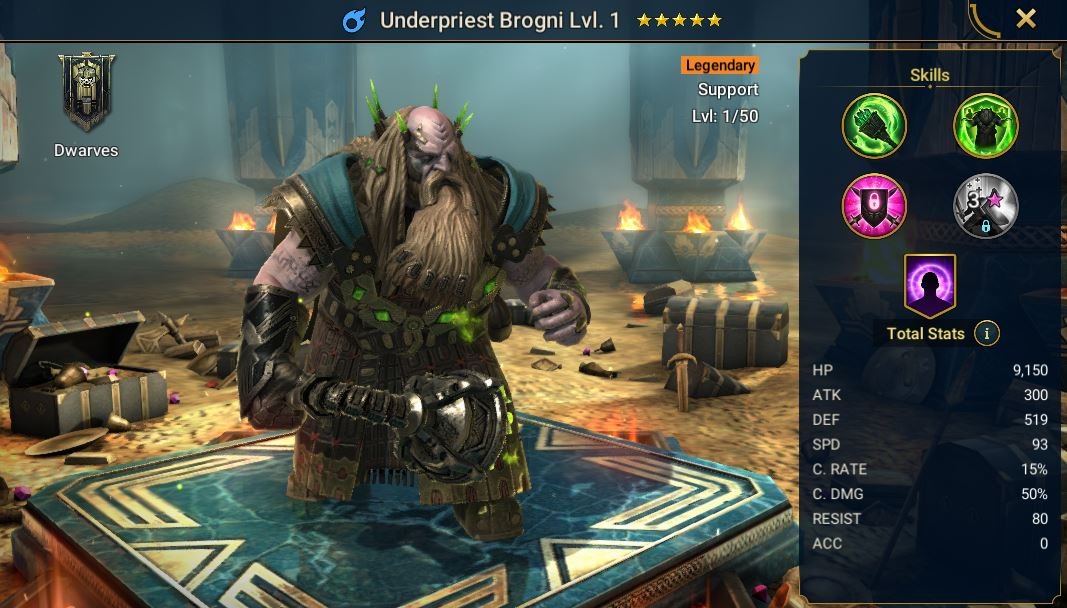Open the locked silver star skill
Screen dimensions: 1067x608
985,206
